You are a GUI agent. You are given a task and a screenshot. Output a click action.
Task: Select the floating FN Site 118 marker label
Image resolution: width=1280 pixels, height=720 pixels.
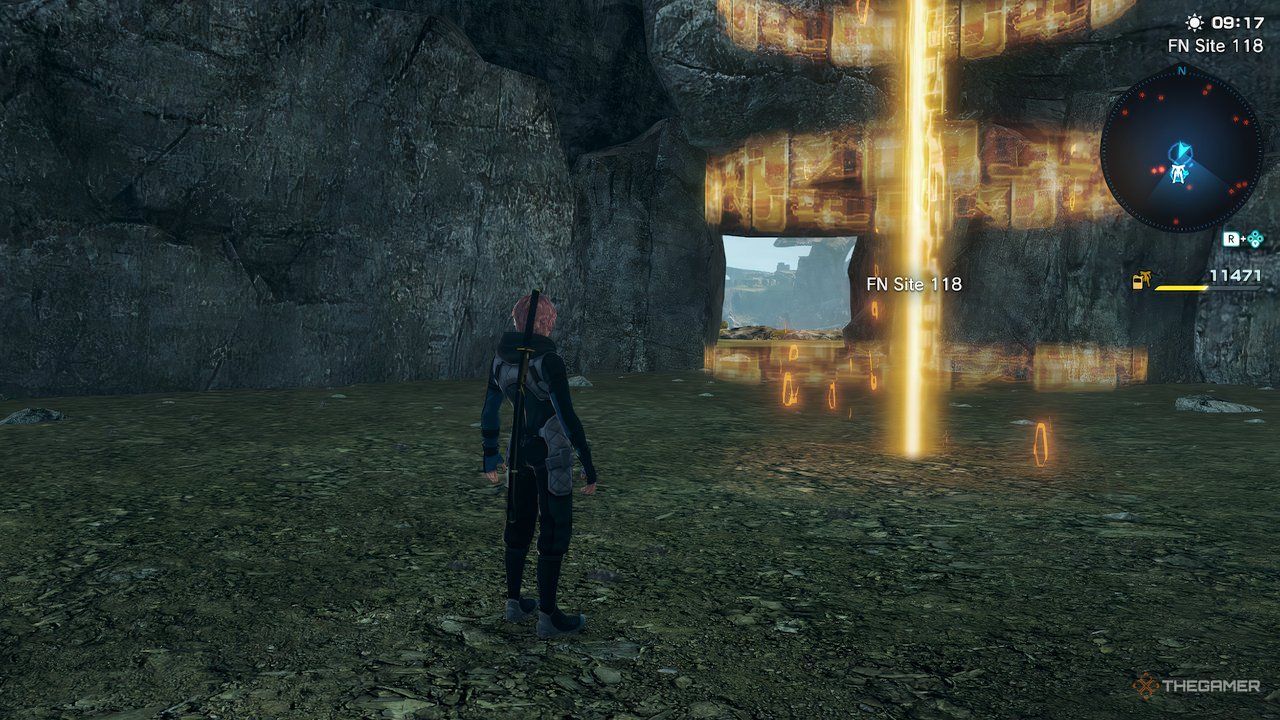click(x=914, y=284)
